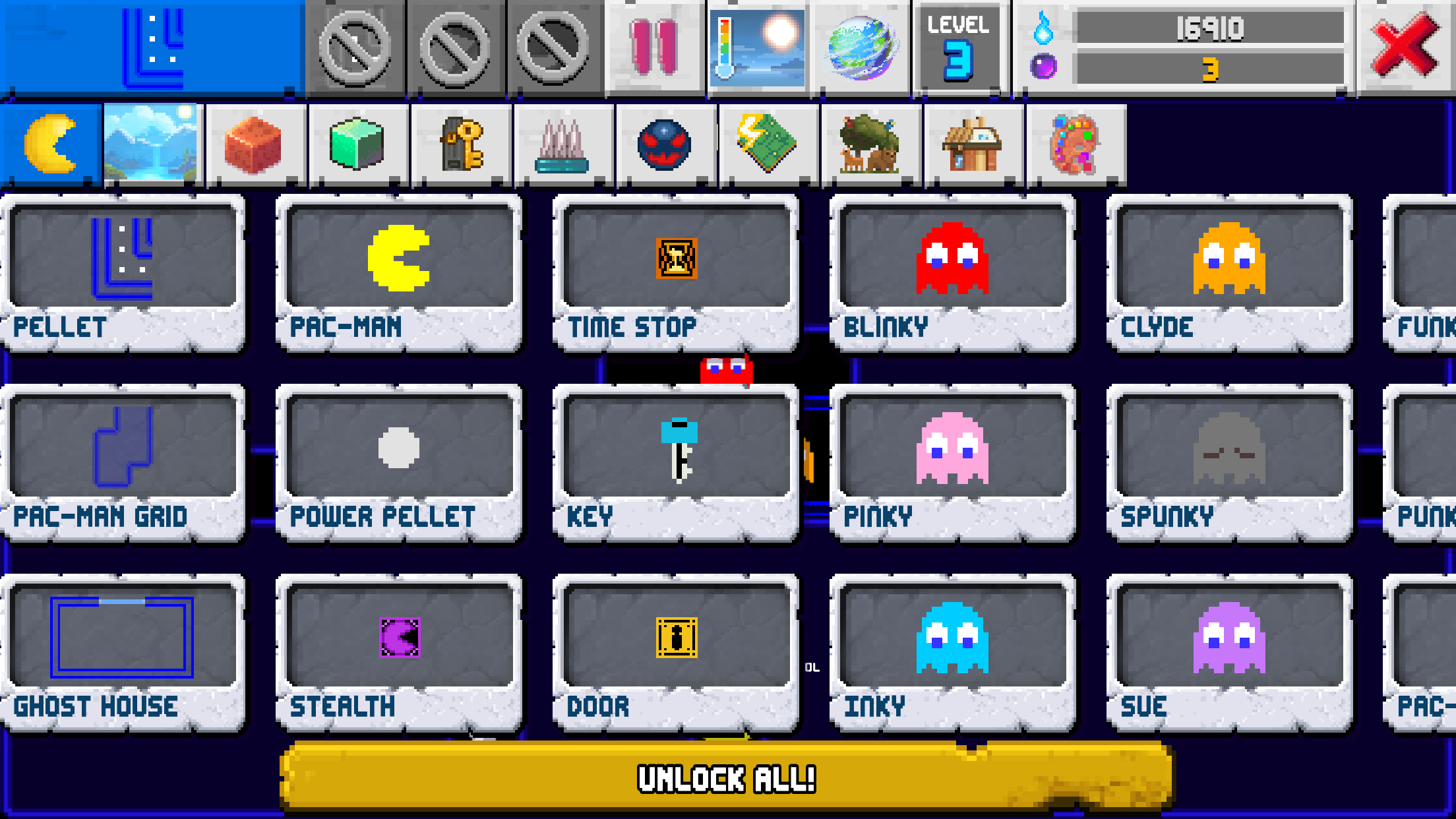Select the nature and animals category icon
Image resolution: width=1456 pixels, height=819 pixels.
[868, 143]
